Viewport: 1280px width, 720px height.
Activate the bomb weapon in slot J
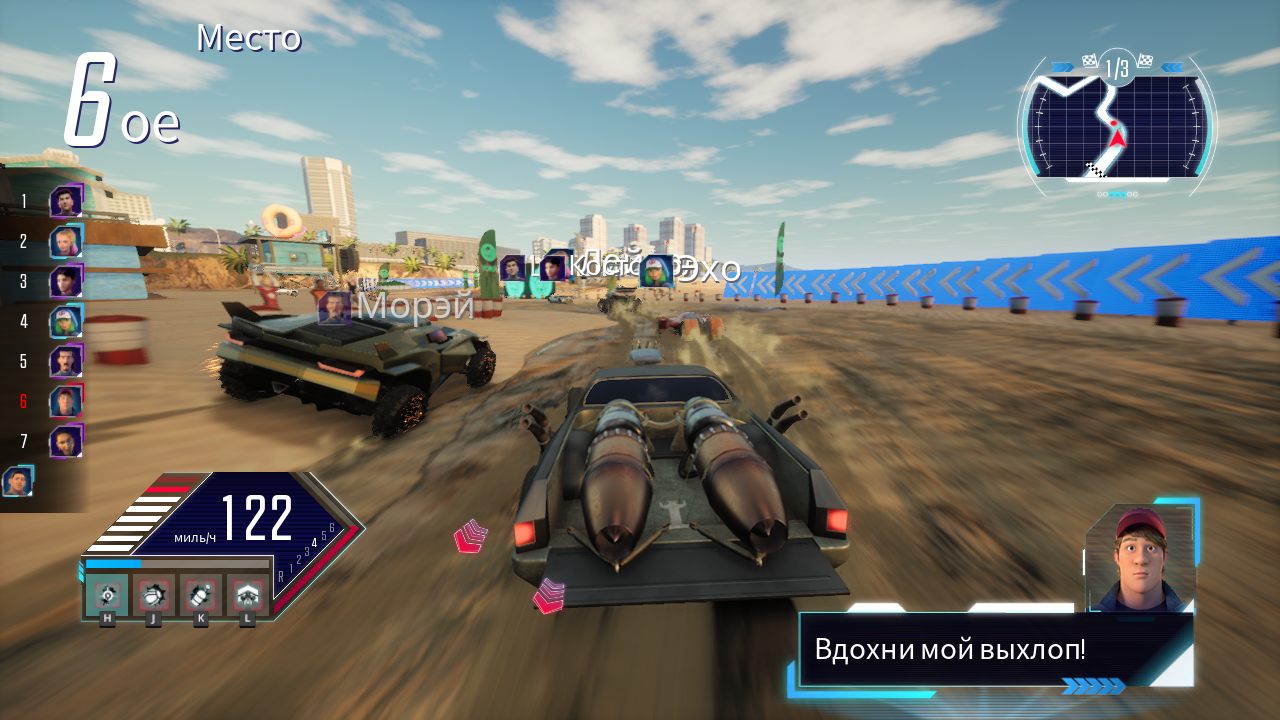(x=153, y=596)
